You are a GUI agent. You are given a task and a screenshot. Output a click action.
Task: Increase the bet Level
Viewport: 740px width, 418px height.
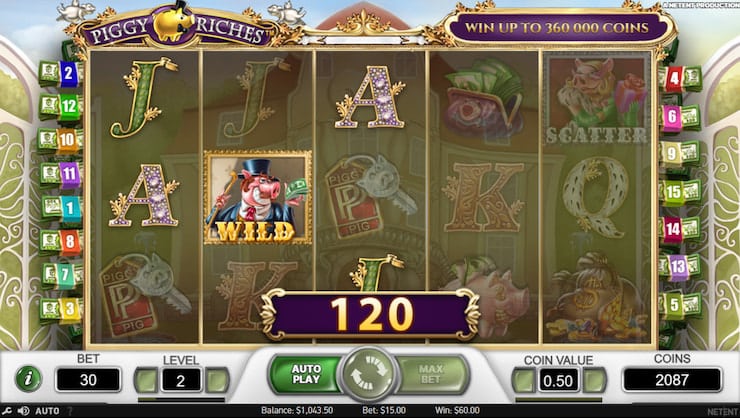point(217,380)
